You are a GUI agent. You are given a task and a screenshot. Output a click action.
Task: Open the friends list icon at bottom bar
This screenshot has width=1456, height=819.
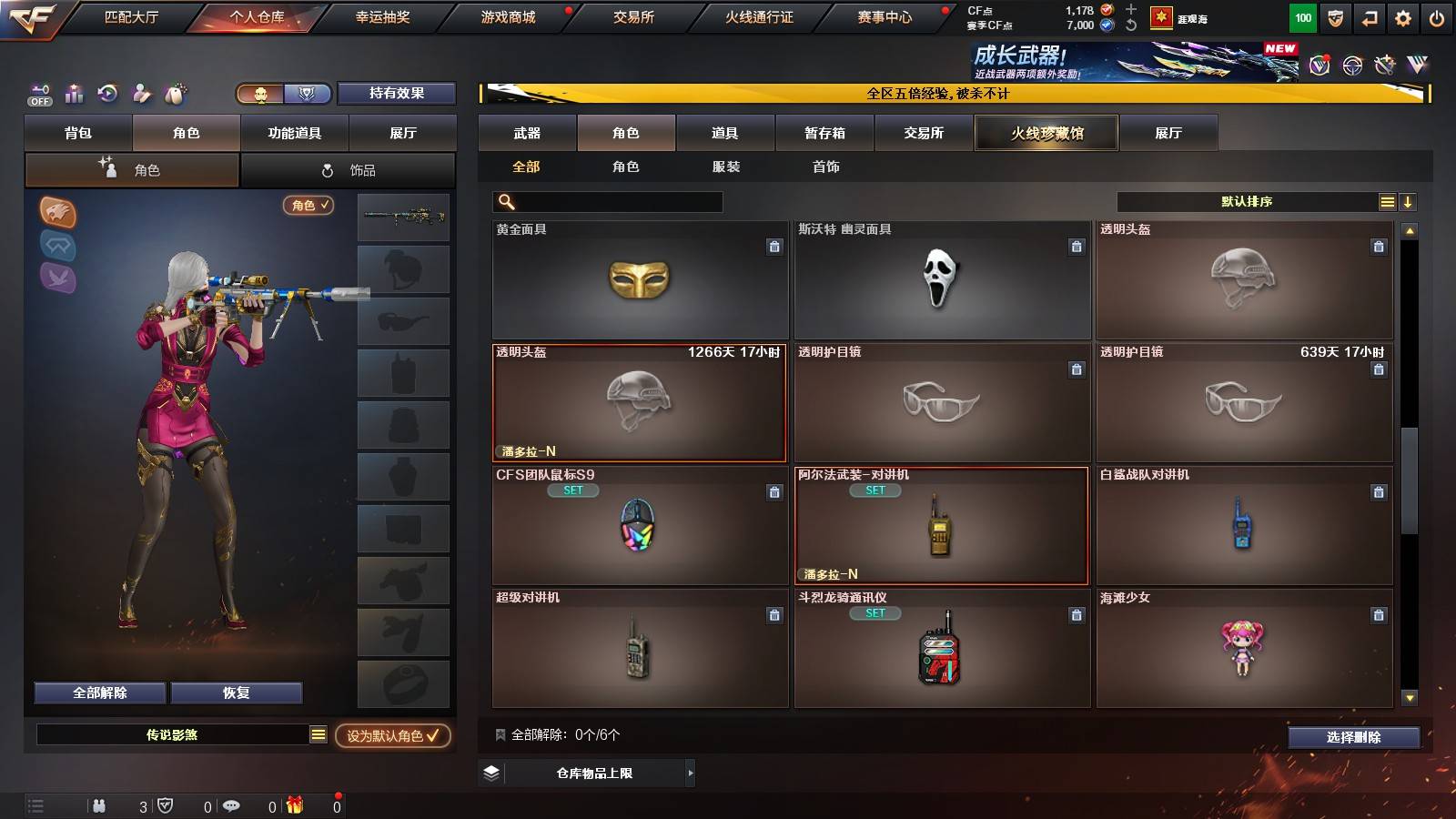(x=100, y=805)
